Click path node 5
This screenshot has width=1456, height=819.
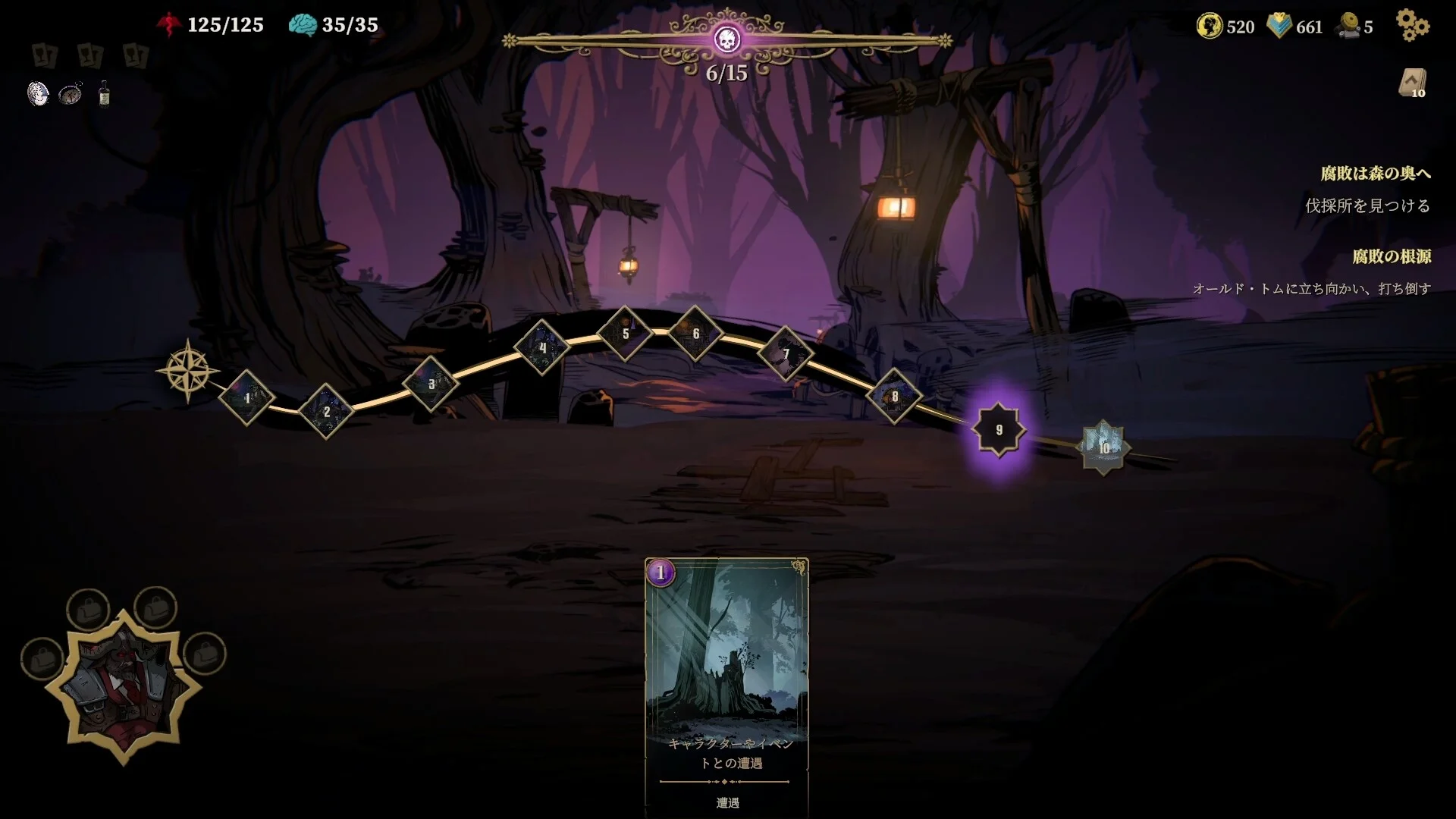coord(626,334)
